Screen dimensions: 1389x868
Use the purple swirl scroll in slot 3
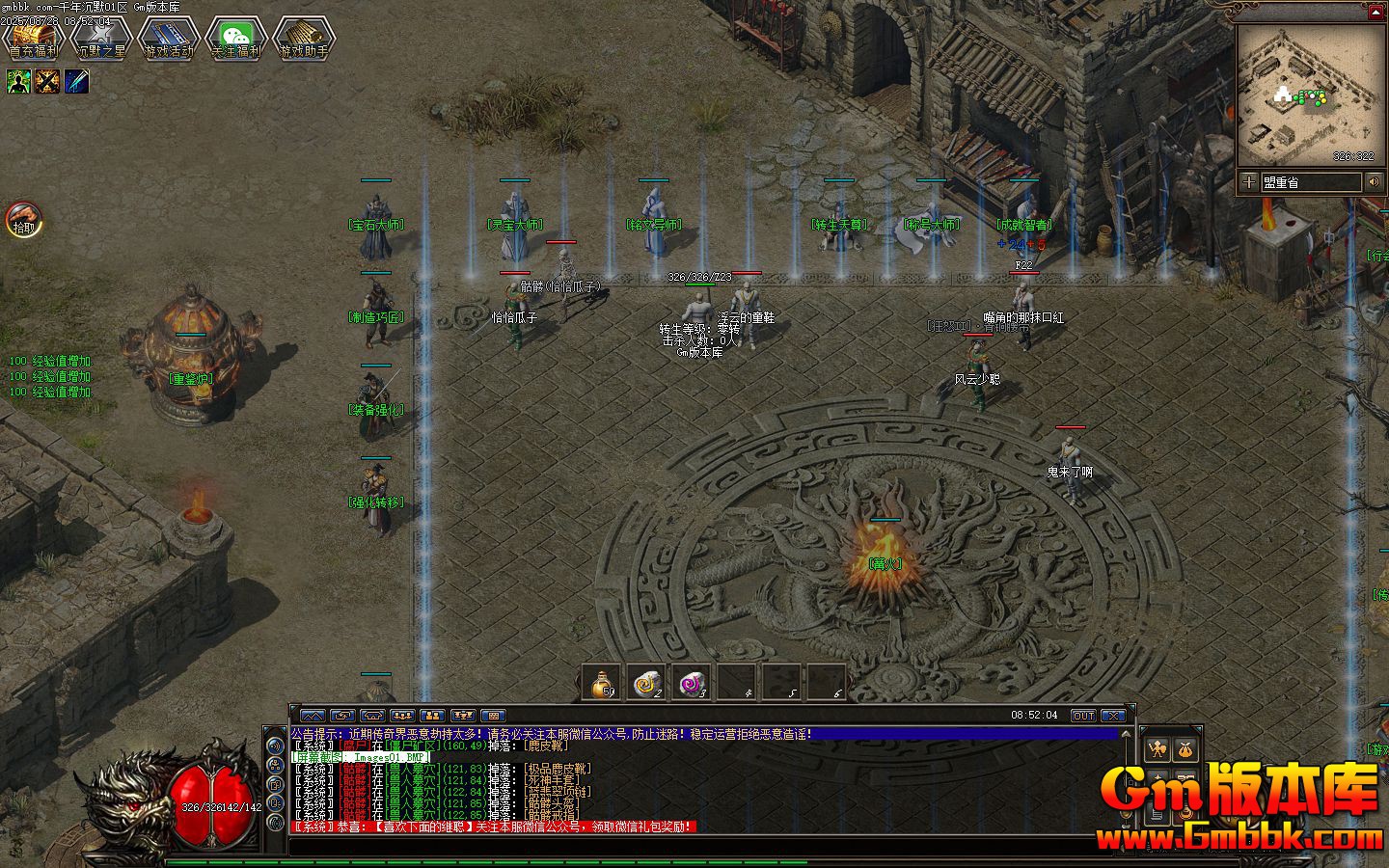click(x=692, y=682)
